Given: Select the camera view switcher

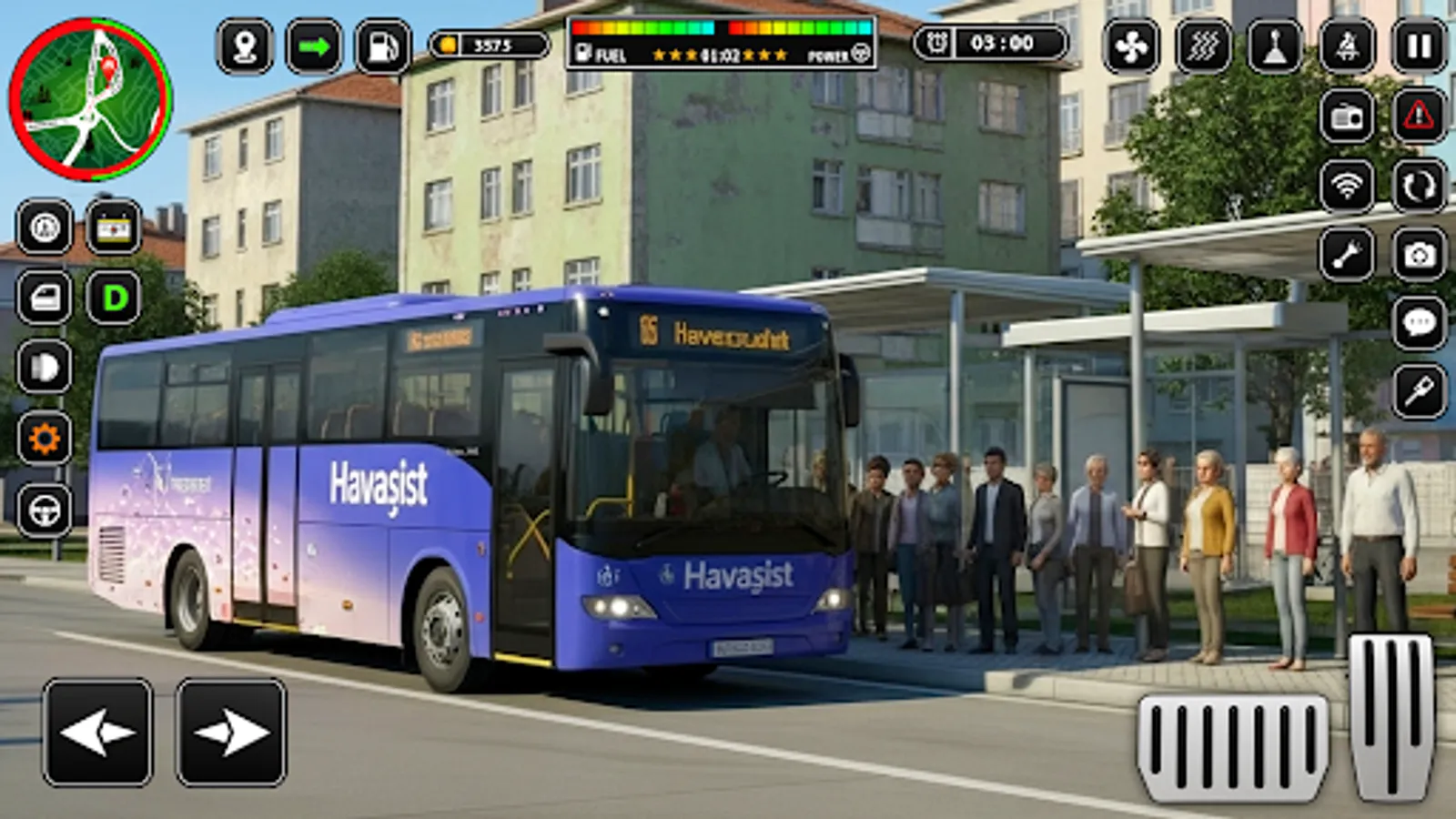Looking at the screenshot, I should (x=1417, y=253).
